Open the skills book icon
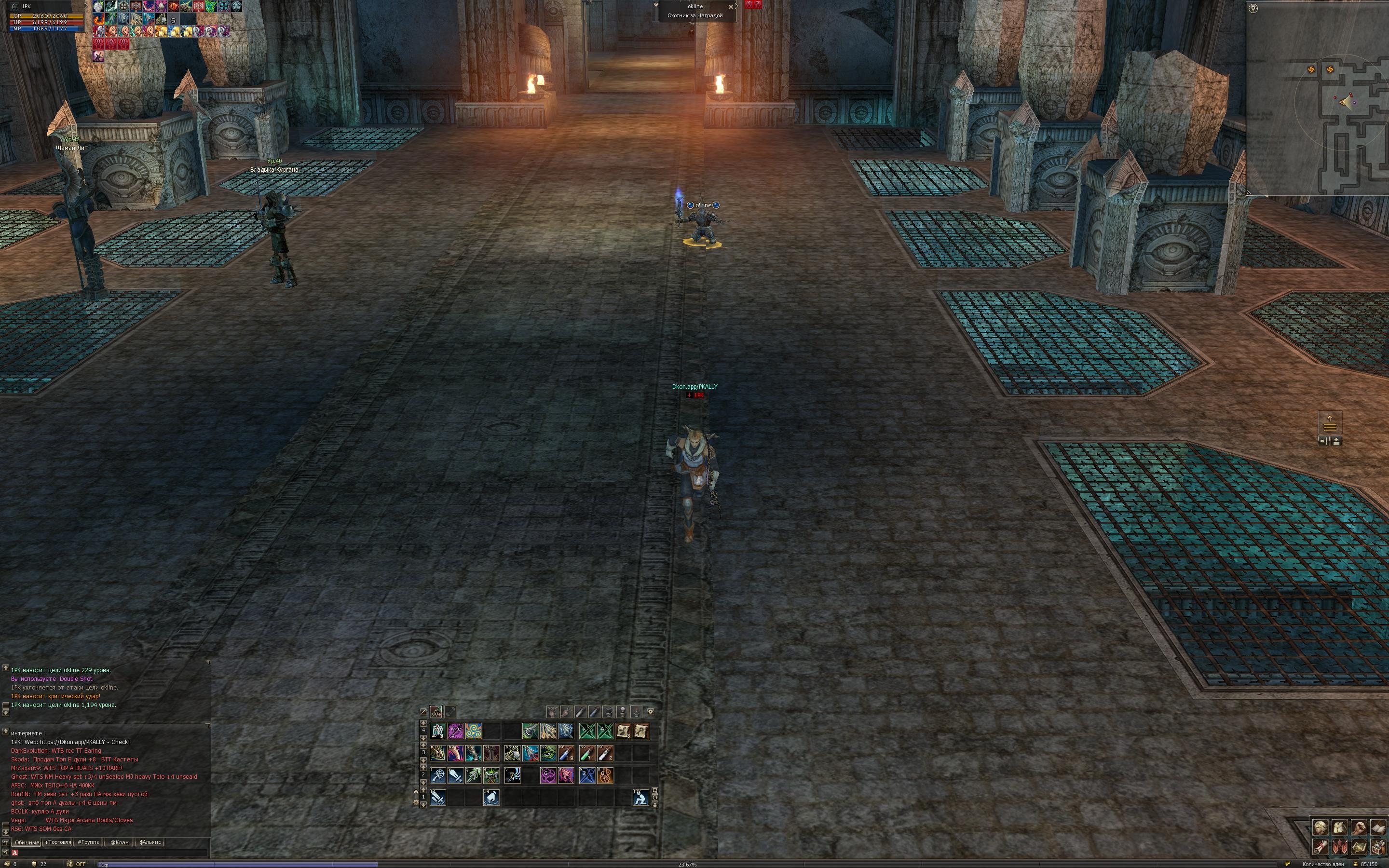Viewport: 1389px width, 868px height. (1377, 828)
